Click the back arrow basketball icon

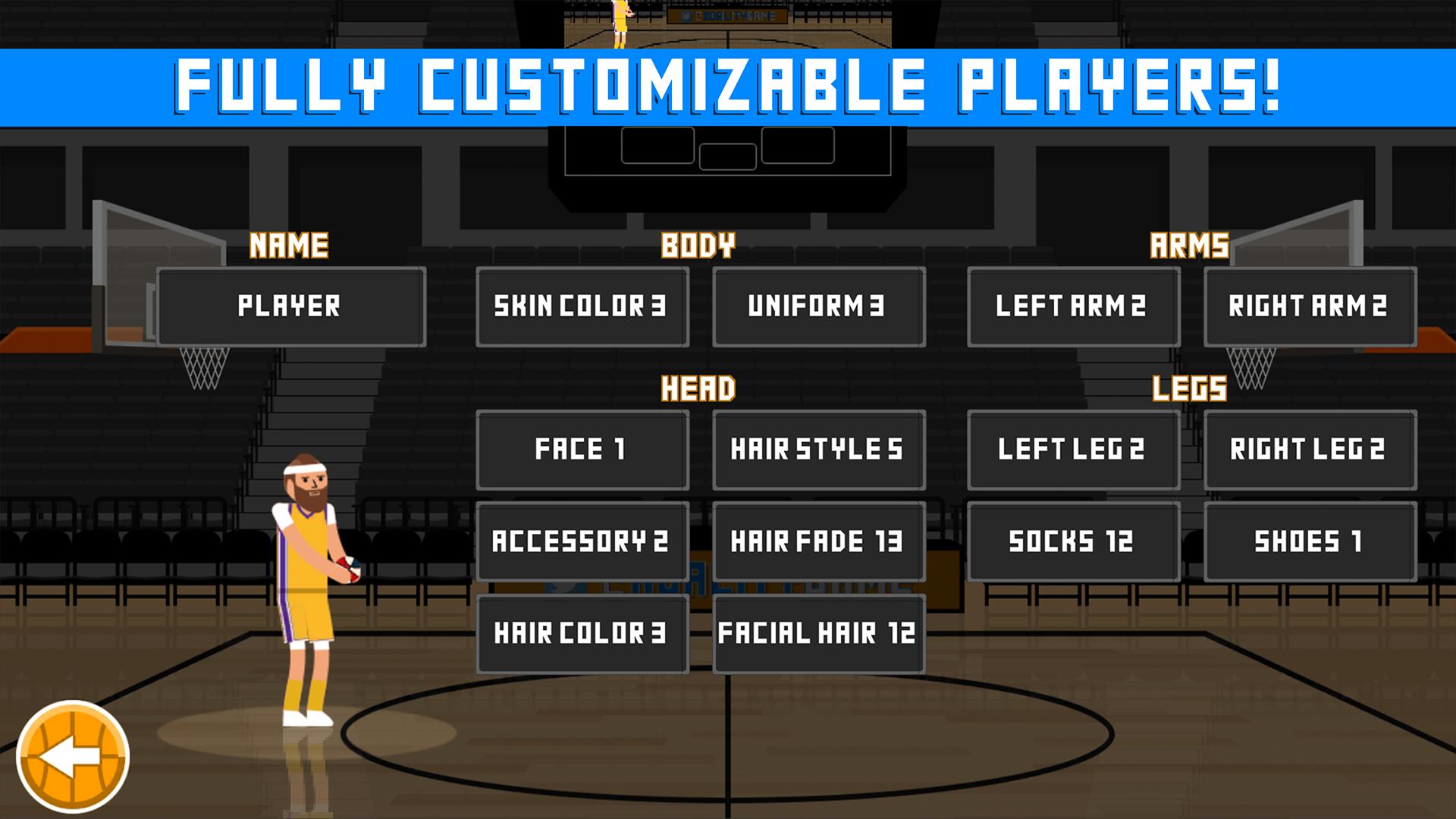tap(74, 758)
